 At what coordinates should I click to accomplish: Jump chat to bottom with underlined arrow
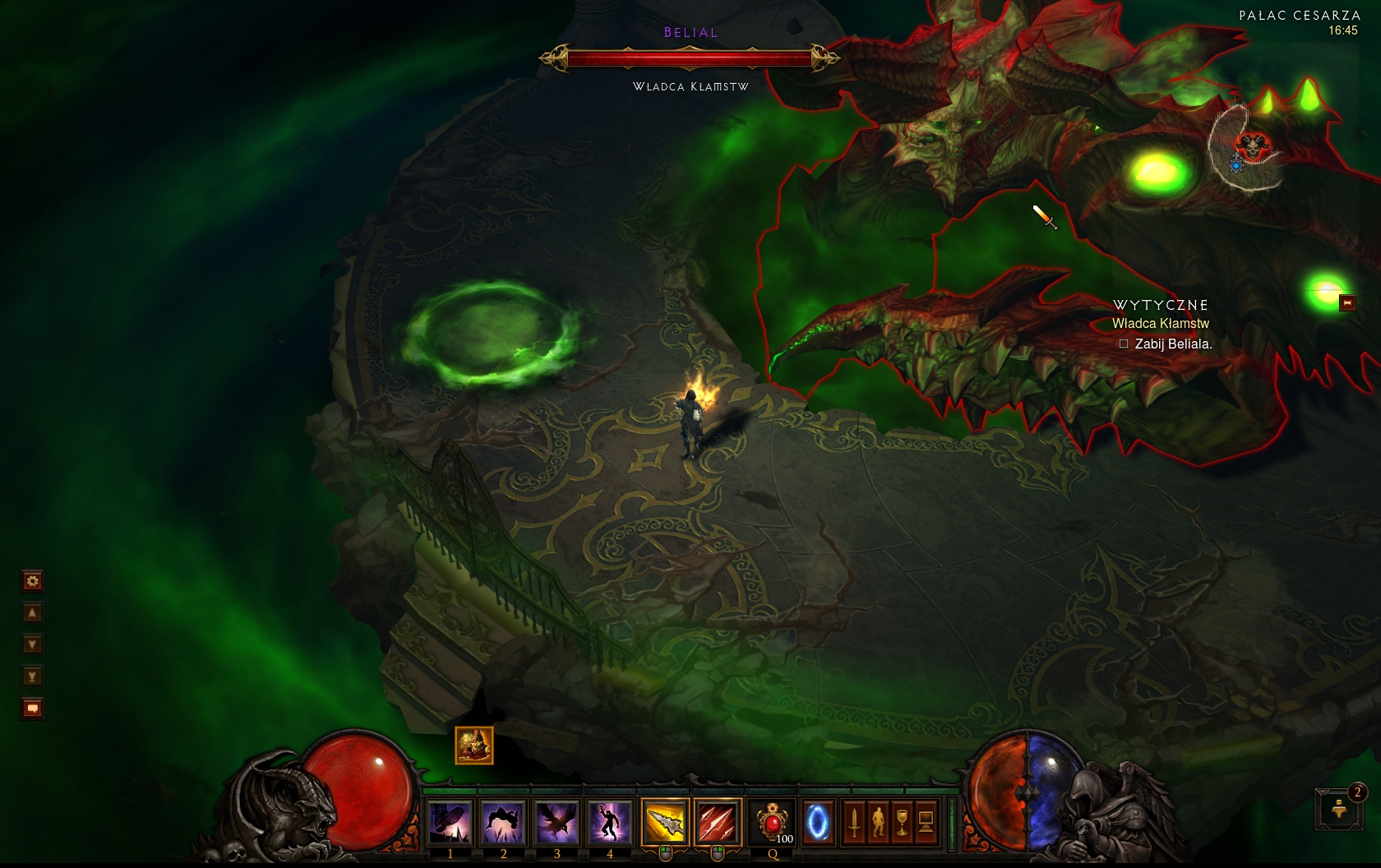pyautogui.click(x=32, y=676)
